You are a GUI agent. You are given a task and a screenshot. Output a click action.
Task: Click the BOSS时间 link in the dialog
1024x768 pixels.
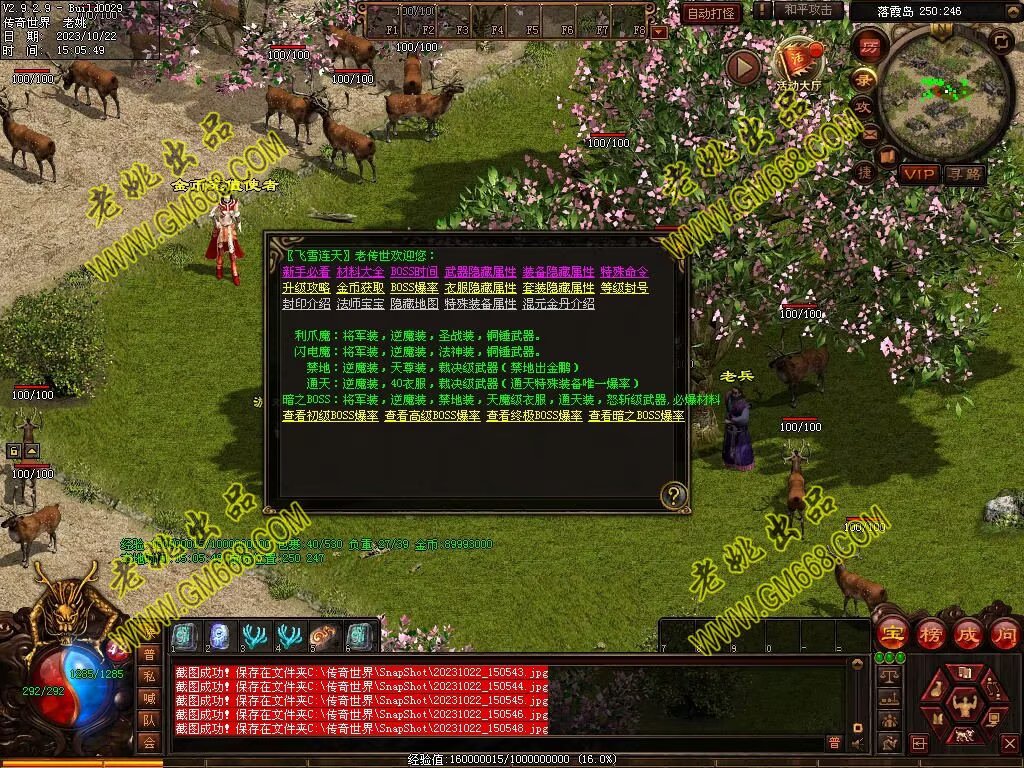(414, 272)
